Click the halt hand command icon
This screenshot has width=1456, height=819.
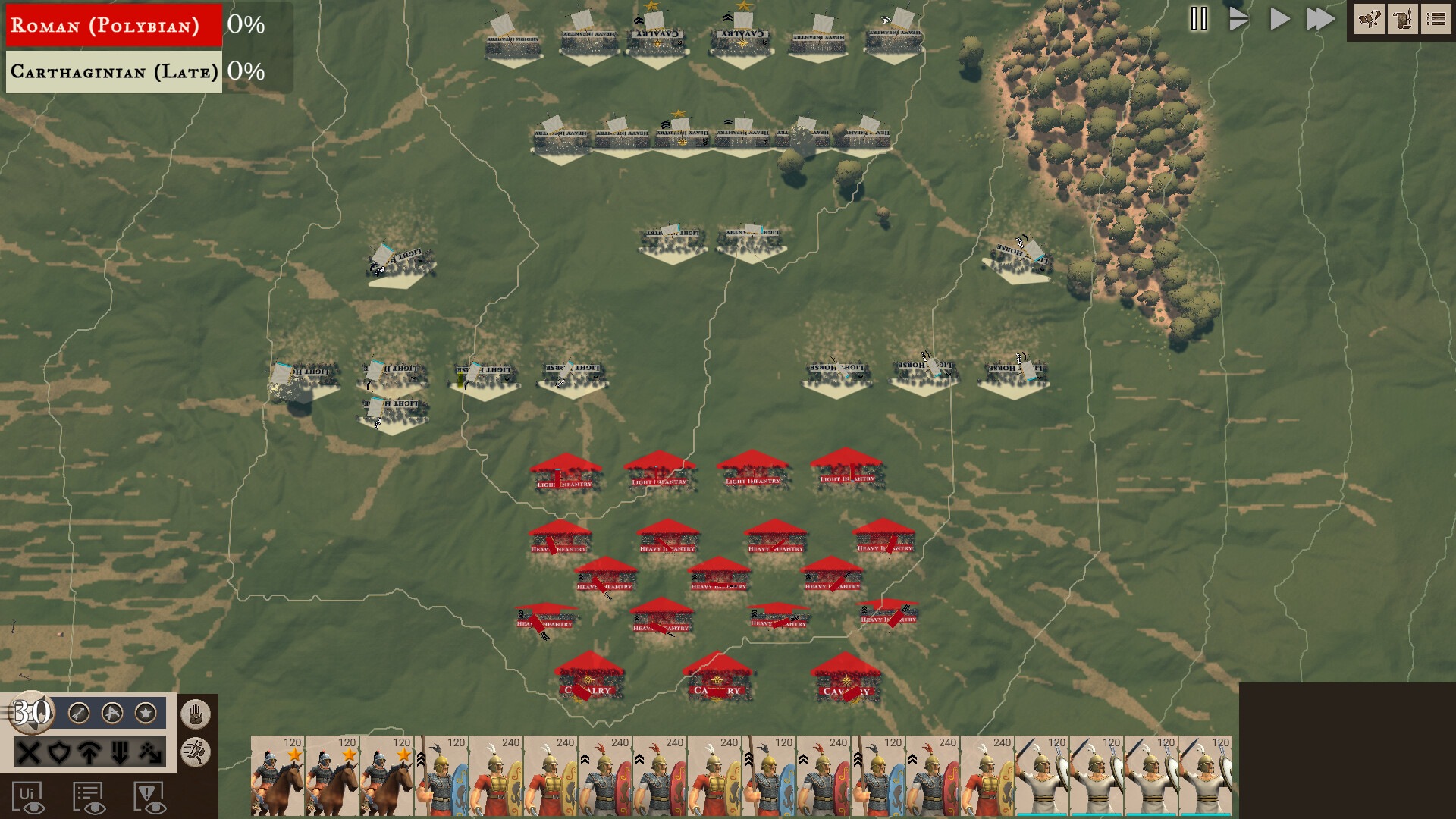[196, 713]
